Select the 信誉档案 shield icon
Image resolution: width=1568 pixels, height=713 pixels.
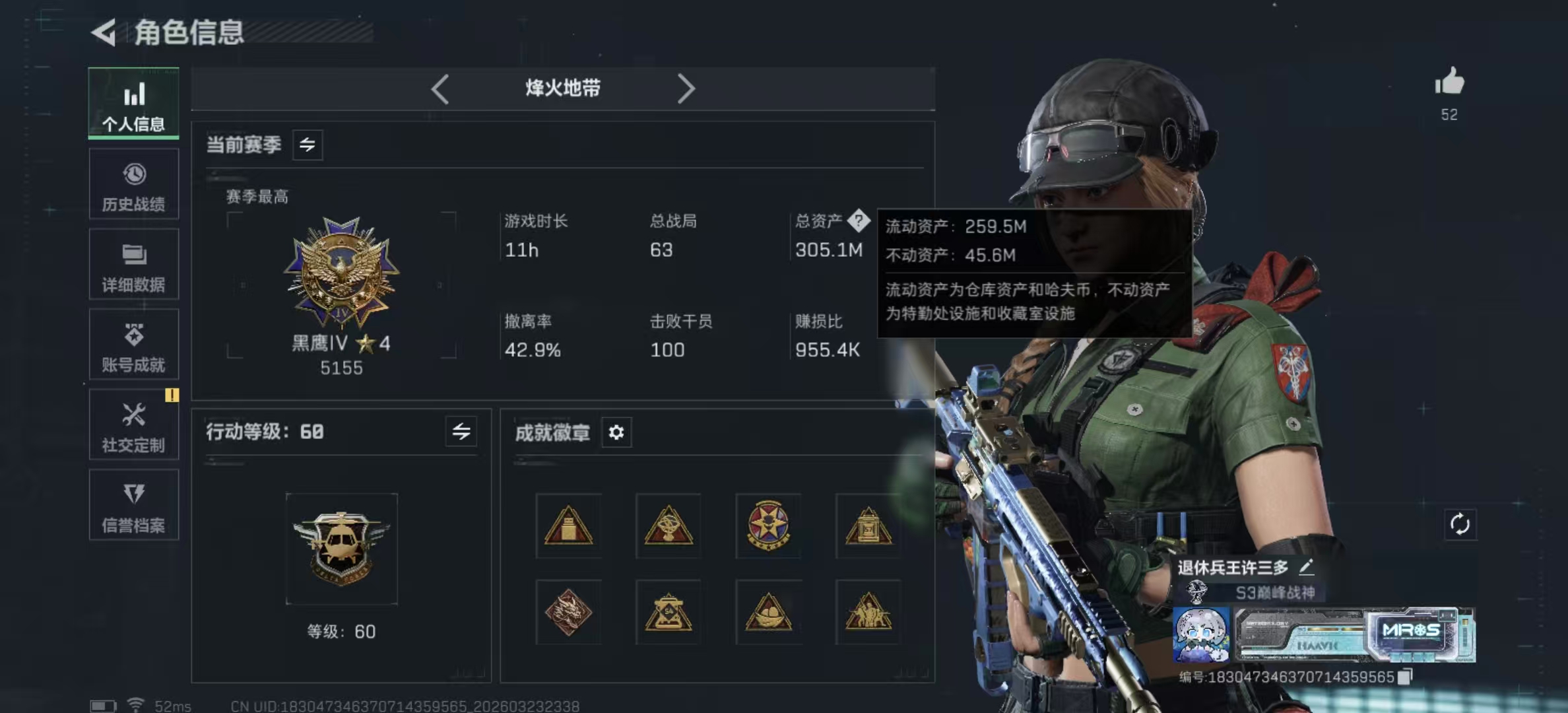(x=134, y=505)
